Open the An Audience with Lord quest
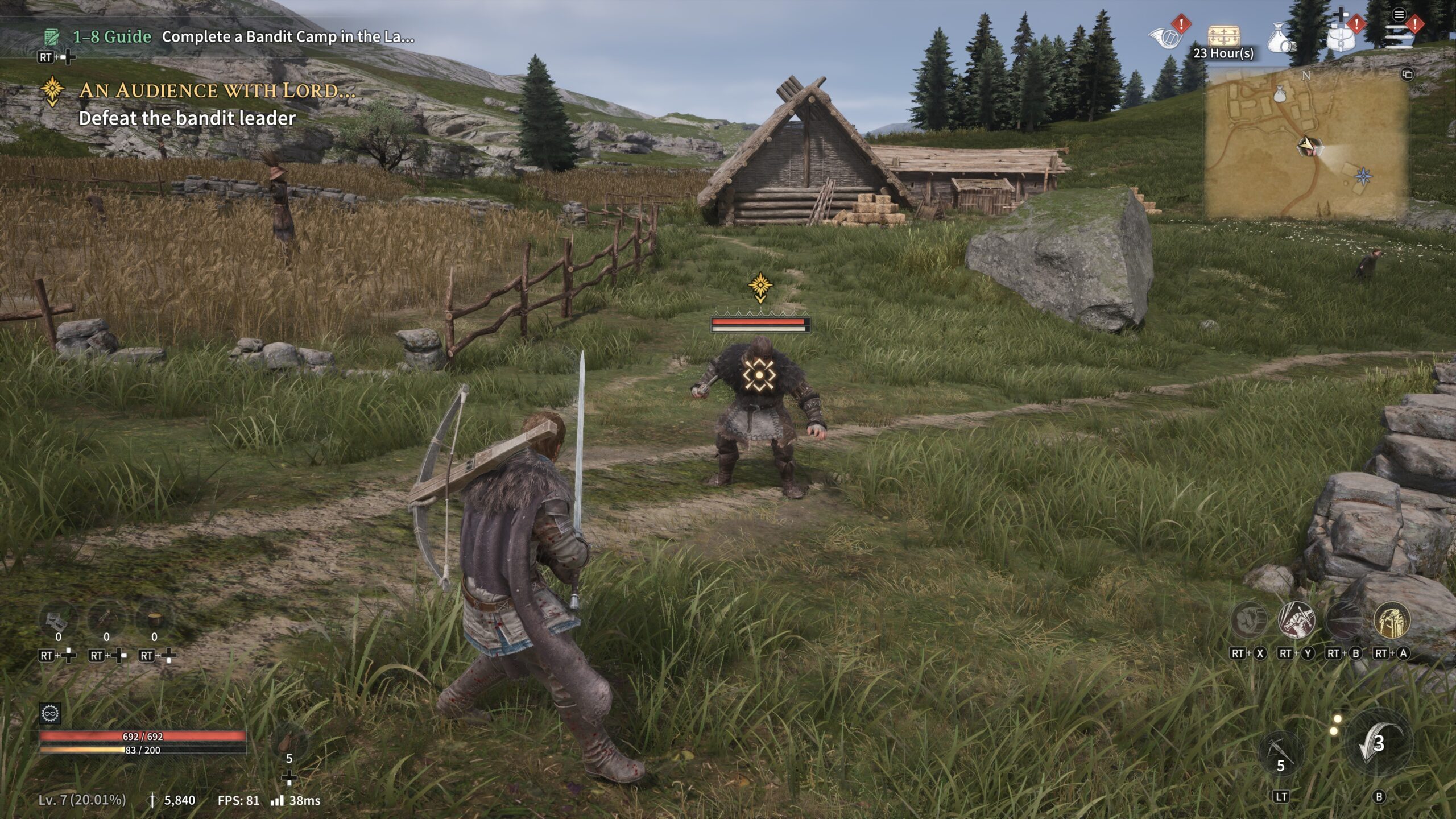The width and height of the screenshot is (1456, 819). coord(216,91)
